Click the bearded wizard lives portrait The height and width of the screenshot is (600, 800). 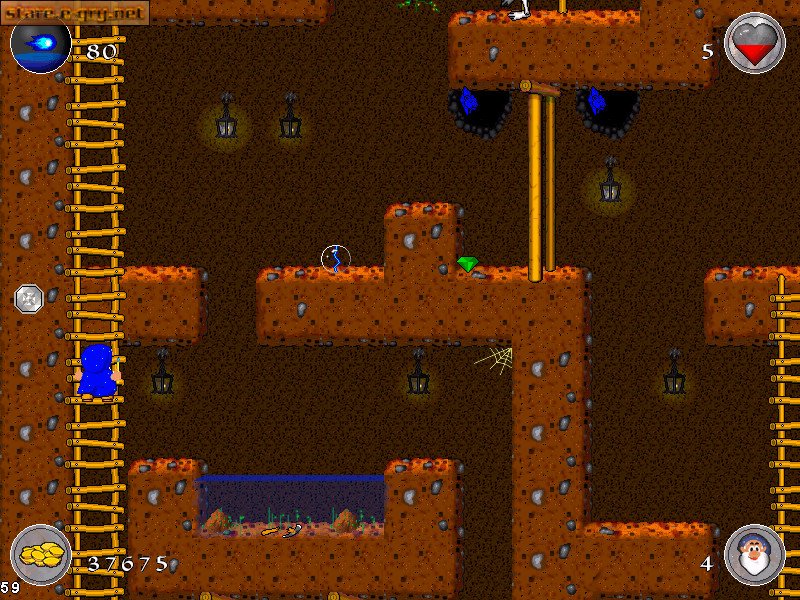754,555
